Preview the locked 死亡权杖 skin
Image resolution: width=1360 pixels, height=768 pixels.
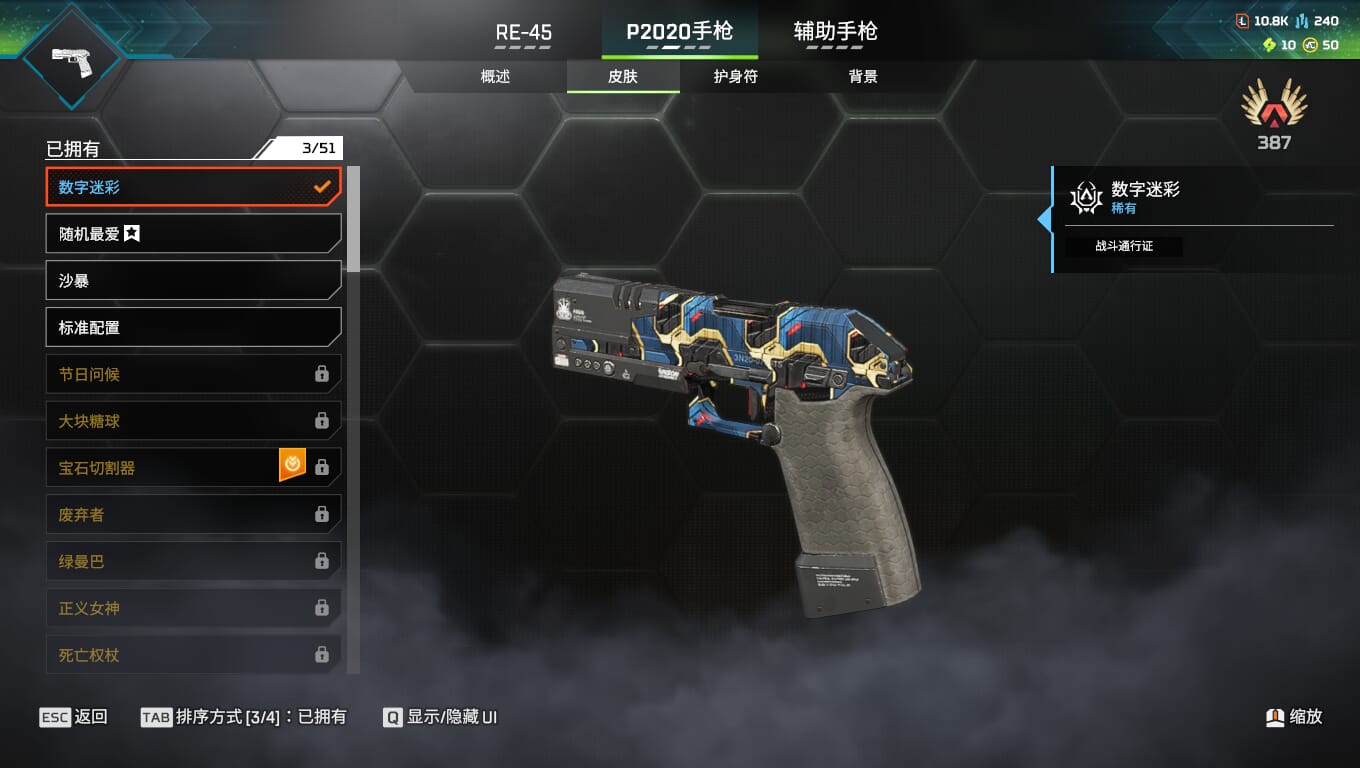[193, 655]
